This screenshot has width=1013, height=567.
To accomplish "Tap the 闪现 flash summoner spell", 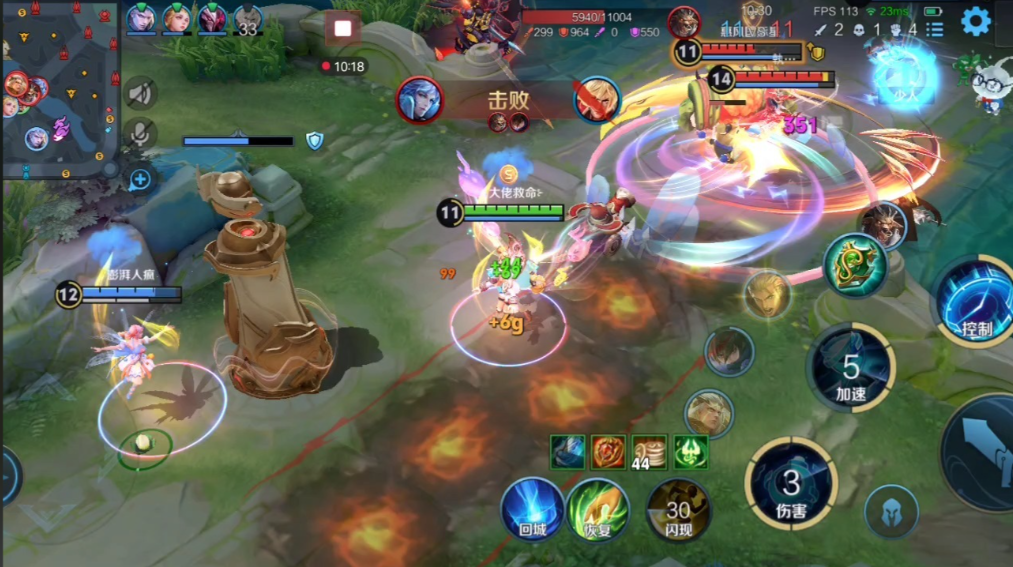I will (x=678, y=508).
